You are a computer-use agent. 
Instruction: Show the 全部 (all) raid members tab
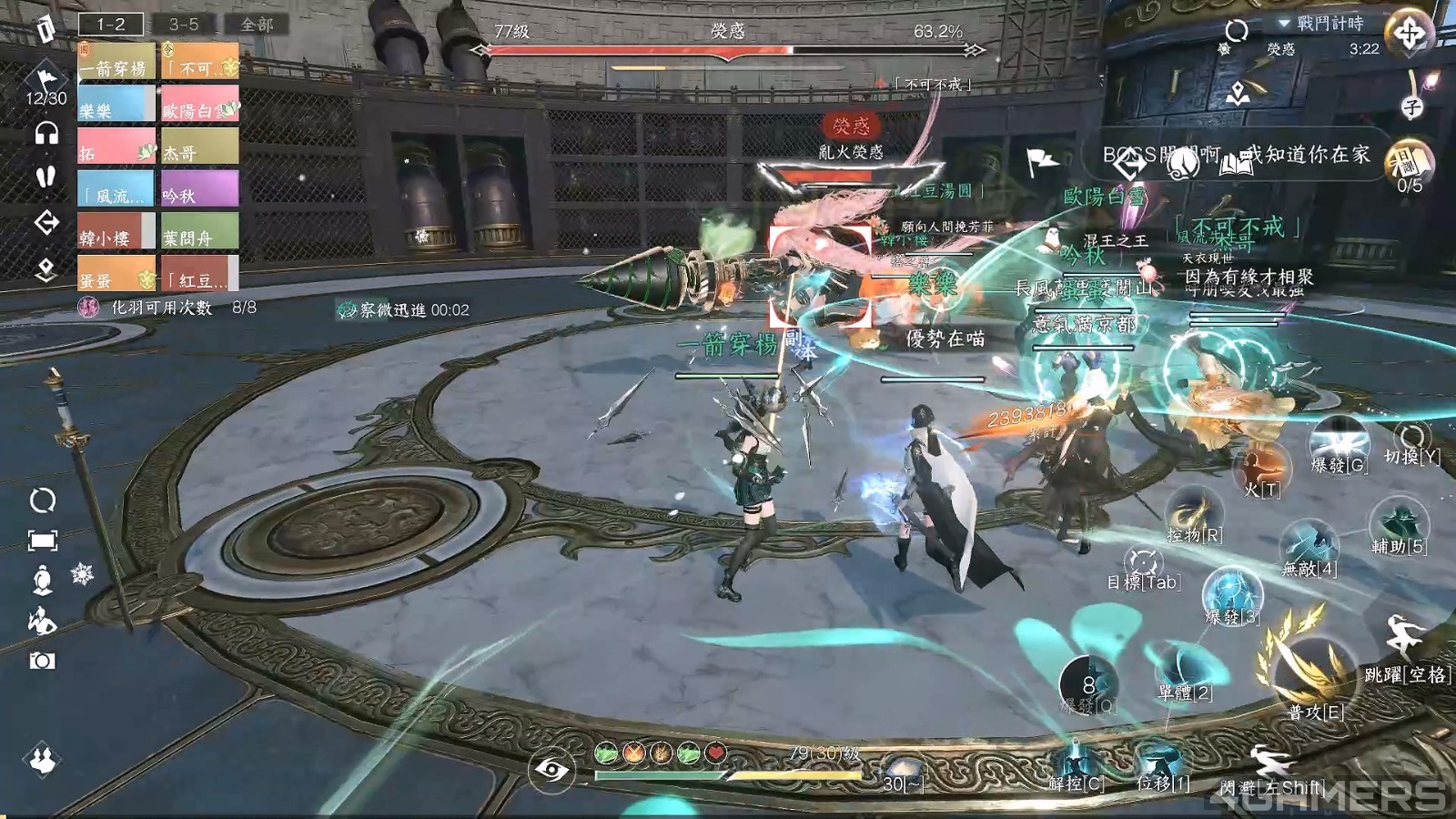(257, 25)
